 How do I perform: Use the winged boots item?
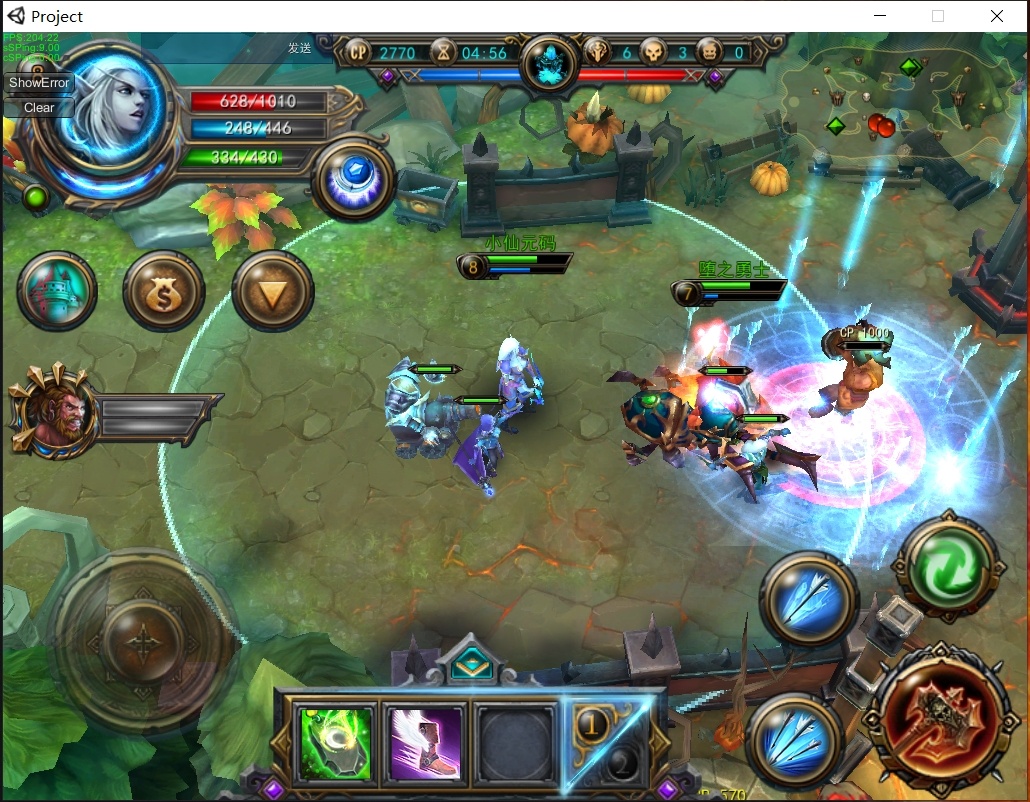coord(426,743)
